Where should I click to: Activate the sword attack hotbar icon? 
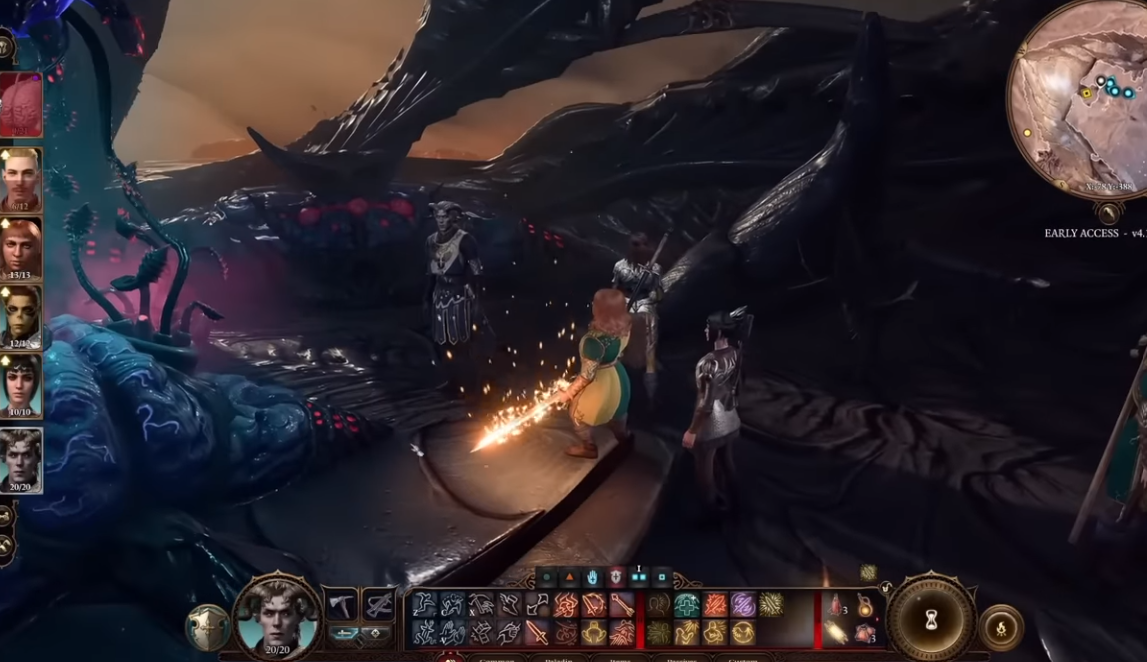tap(537, 632)
